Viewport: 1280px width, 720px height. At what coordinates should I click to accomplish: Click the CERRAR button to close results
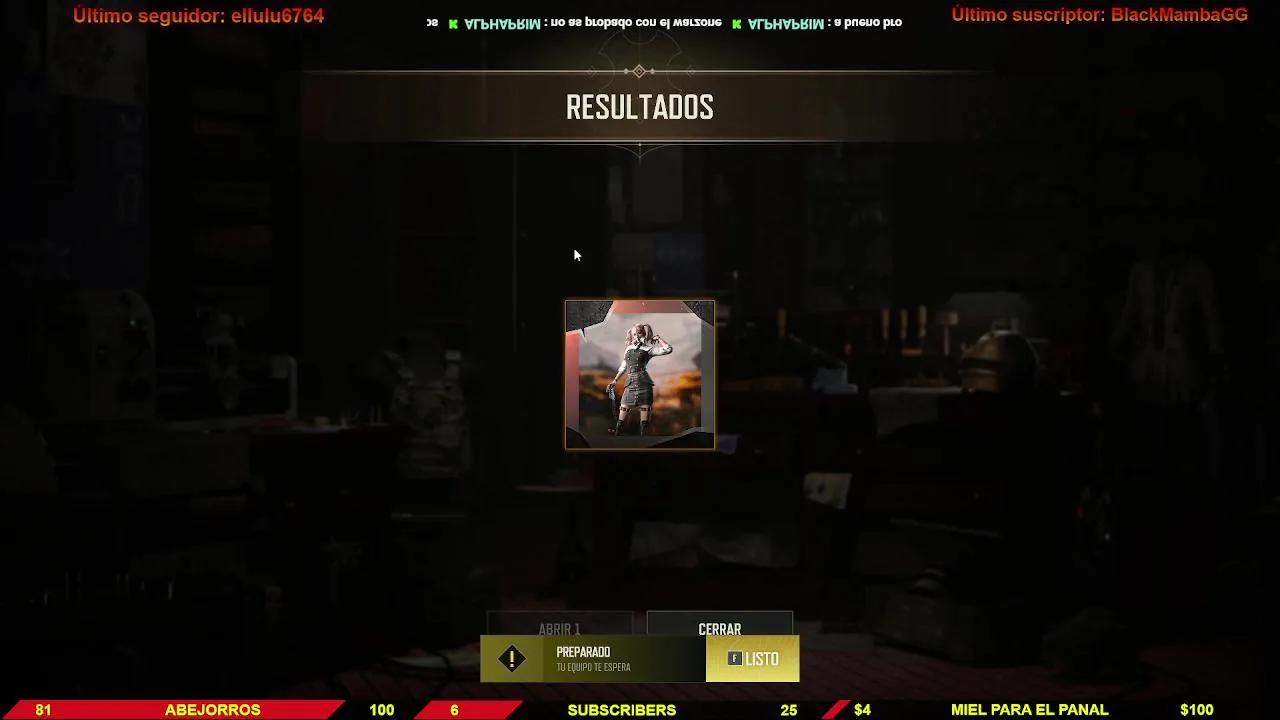(719, 629)
